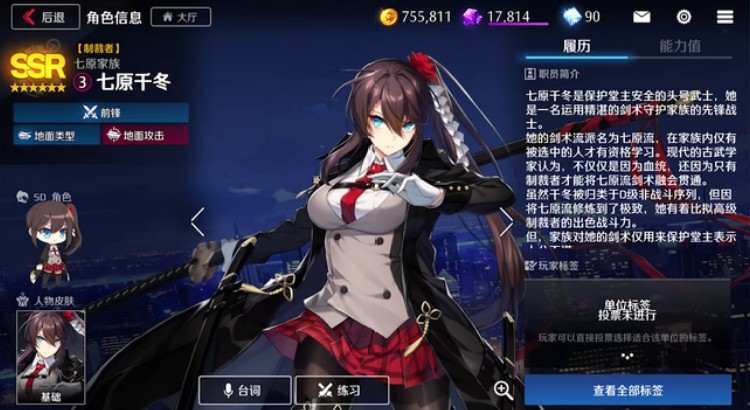Click the 前锋 role label
Image resolution: width=750 pixels, height=410 pixels.
101,112
